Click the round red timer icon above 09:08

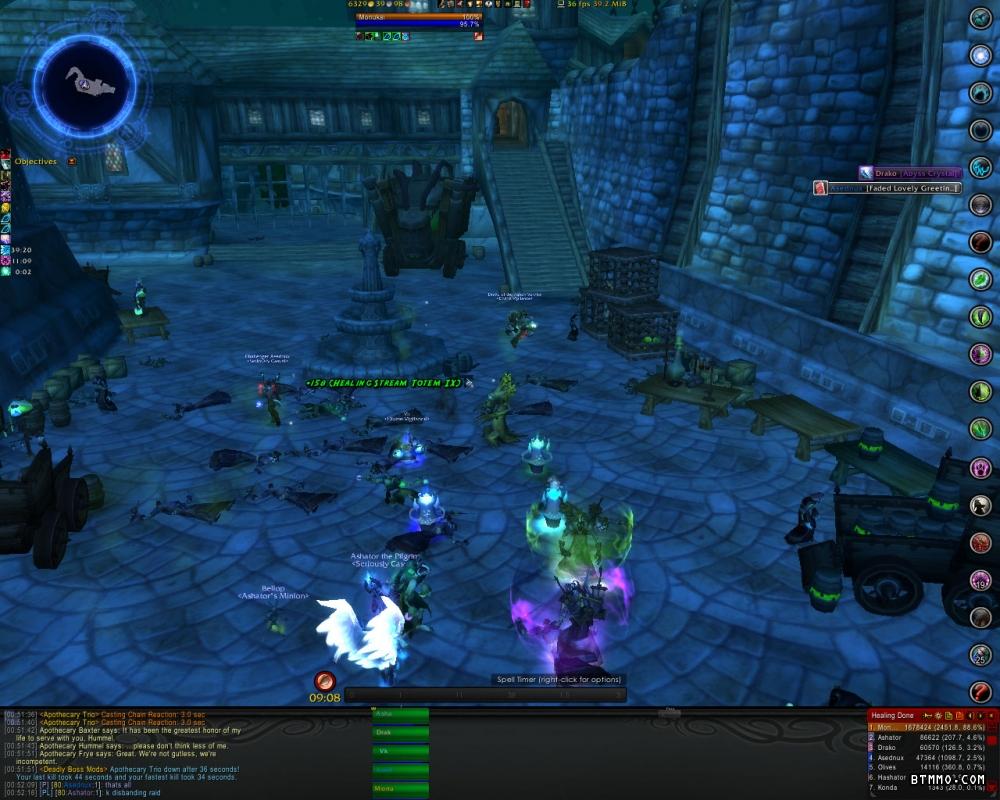point(324,681)
